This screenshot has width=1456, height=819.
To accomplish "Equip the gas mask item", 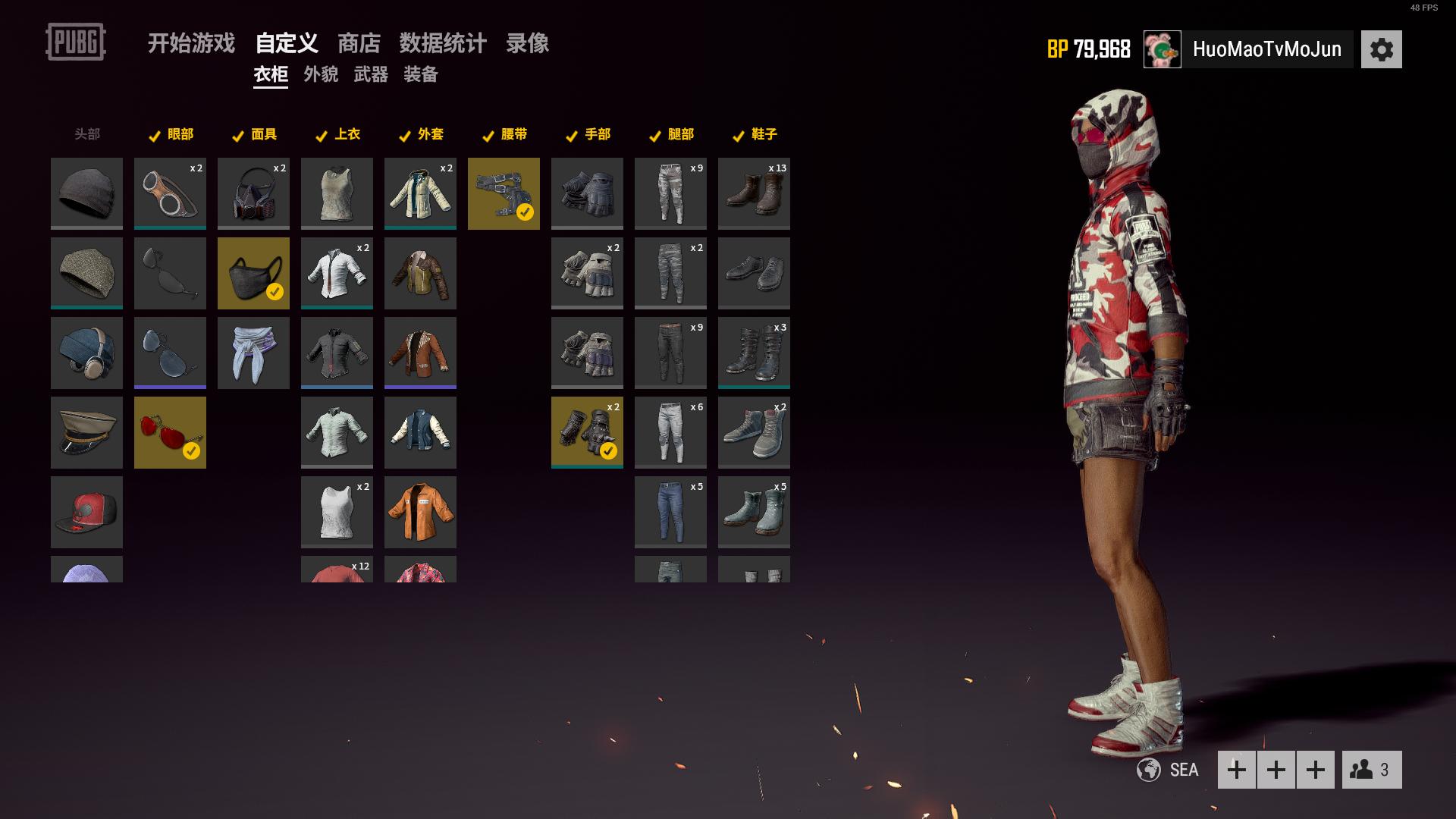I will [253, 193].
